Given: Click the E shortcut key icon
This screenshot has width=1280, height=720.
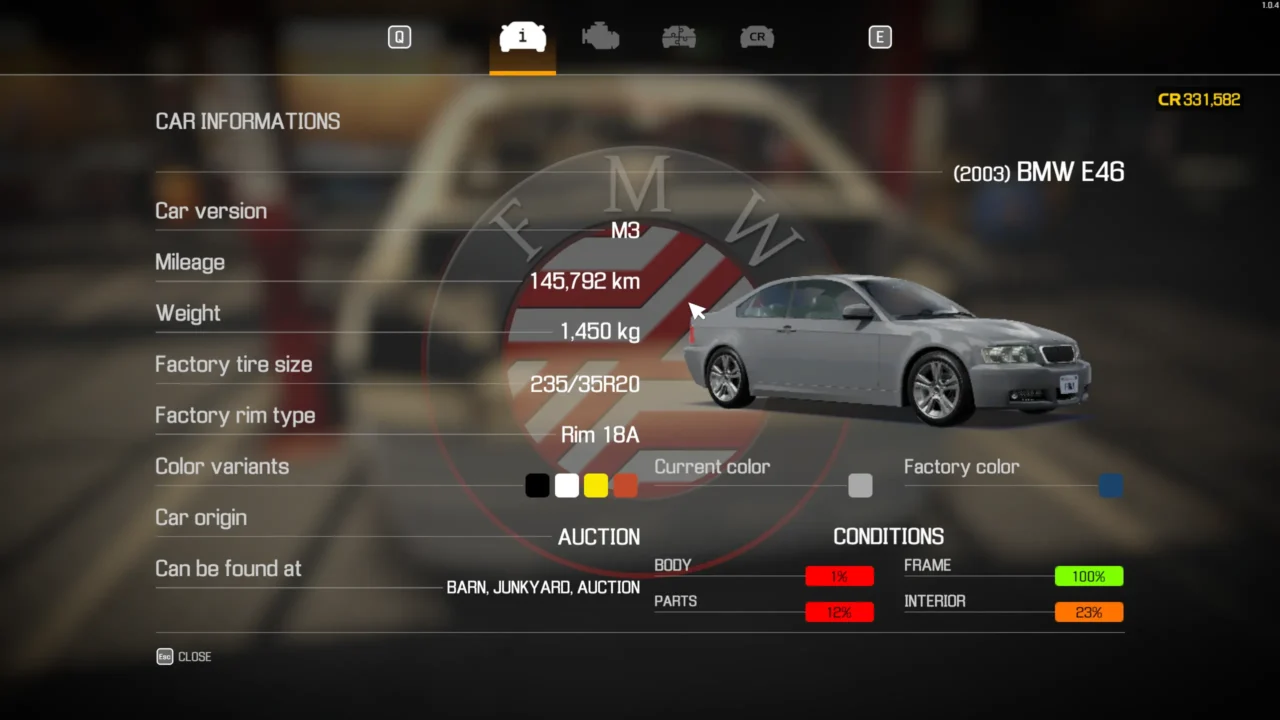Looking at the screenshot, I should (x=880, y=37).
